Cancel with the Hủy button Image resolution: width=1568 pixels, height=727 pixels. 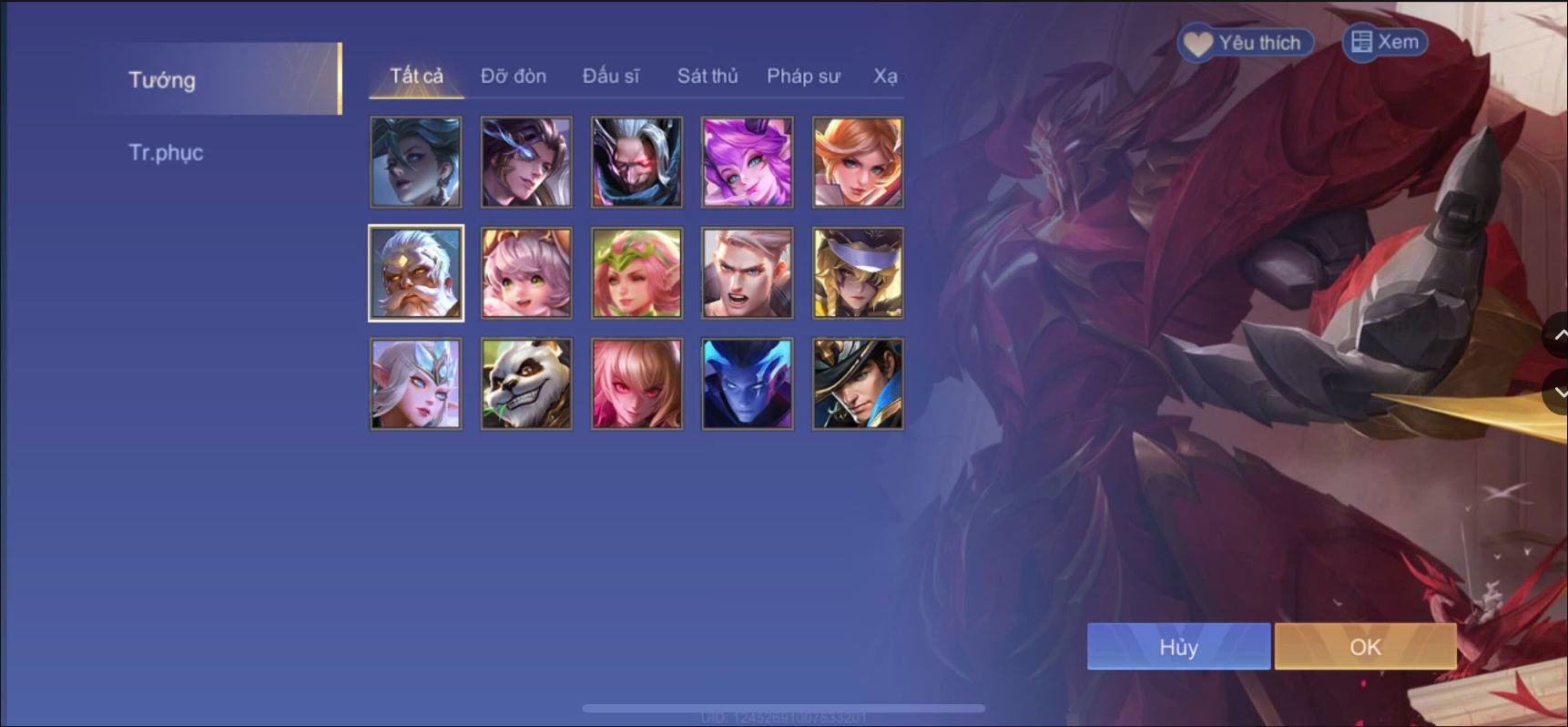coord(1178,647)
